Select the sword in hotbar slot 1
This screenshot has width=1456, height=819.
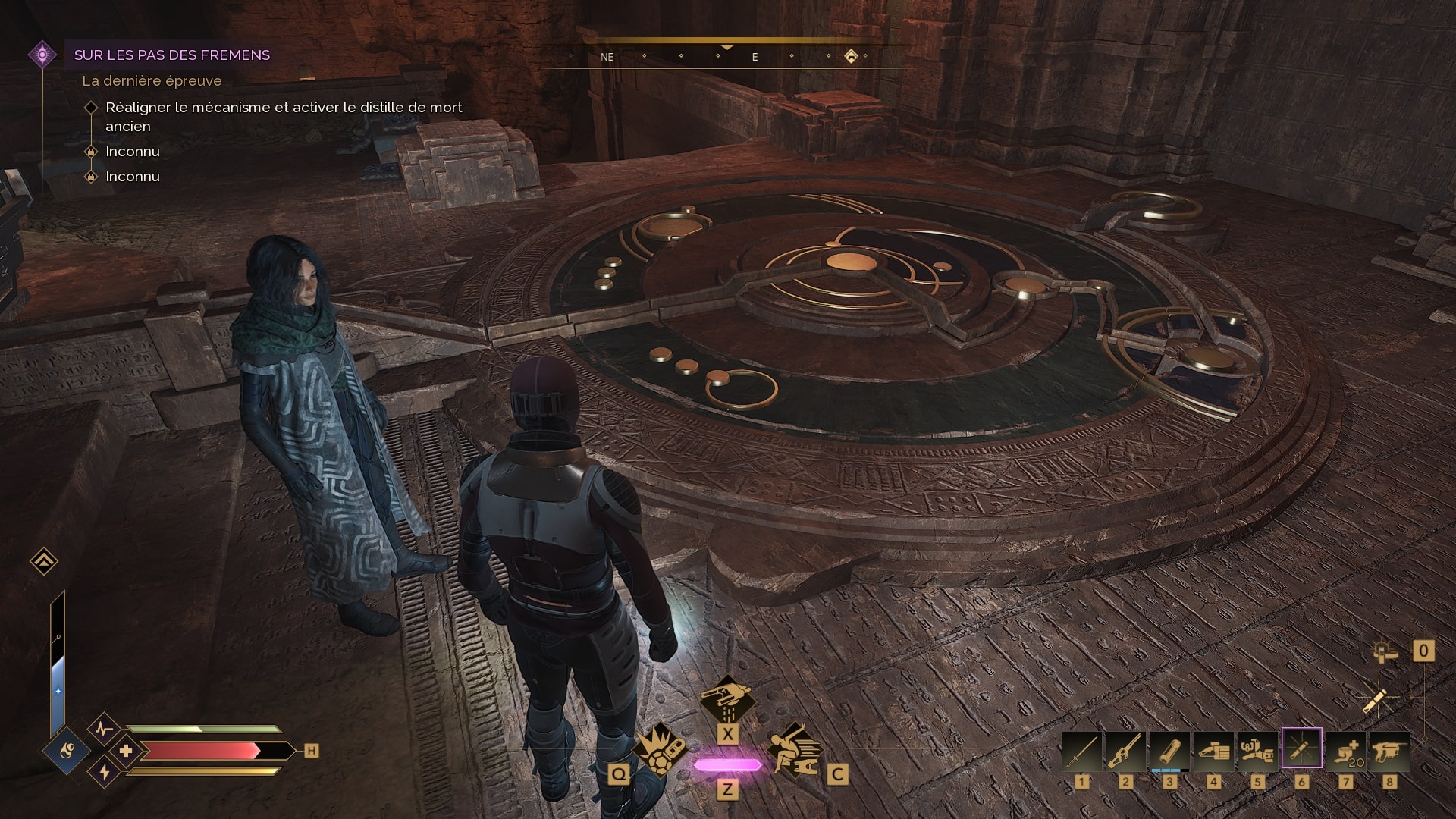(x=1081, y=752)
